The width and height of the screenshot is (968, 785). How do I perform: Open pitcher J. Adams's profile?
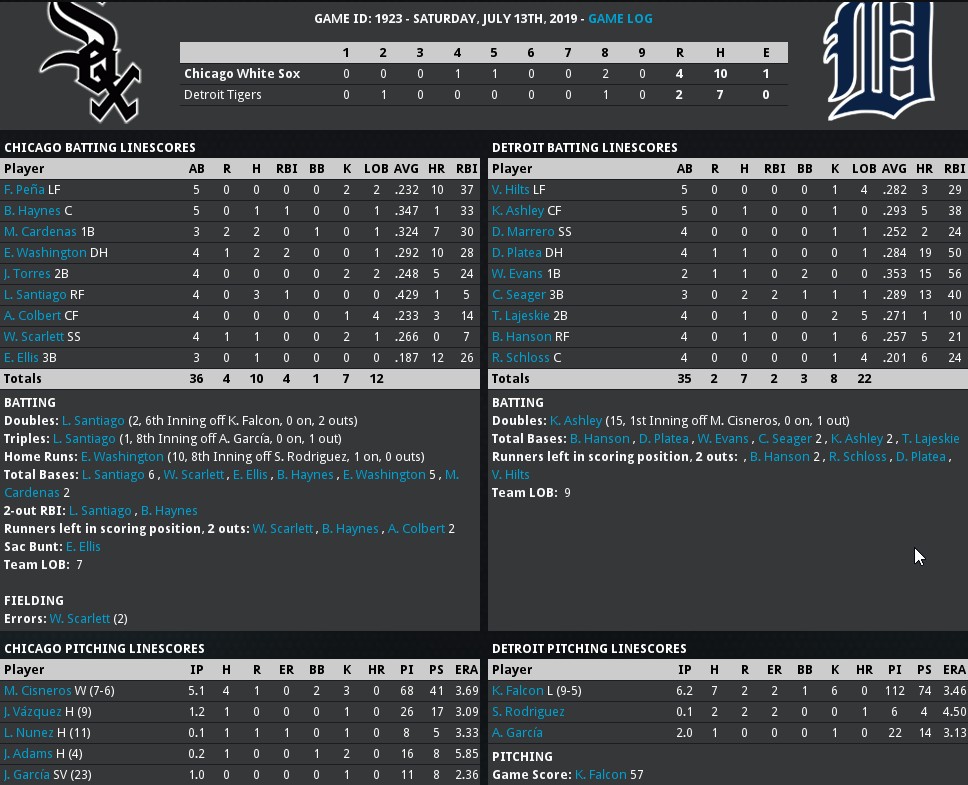pos(30,753)
